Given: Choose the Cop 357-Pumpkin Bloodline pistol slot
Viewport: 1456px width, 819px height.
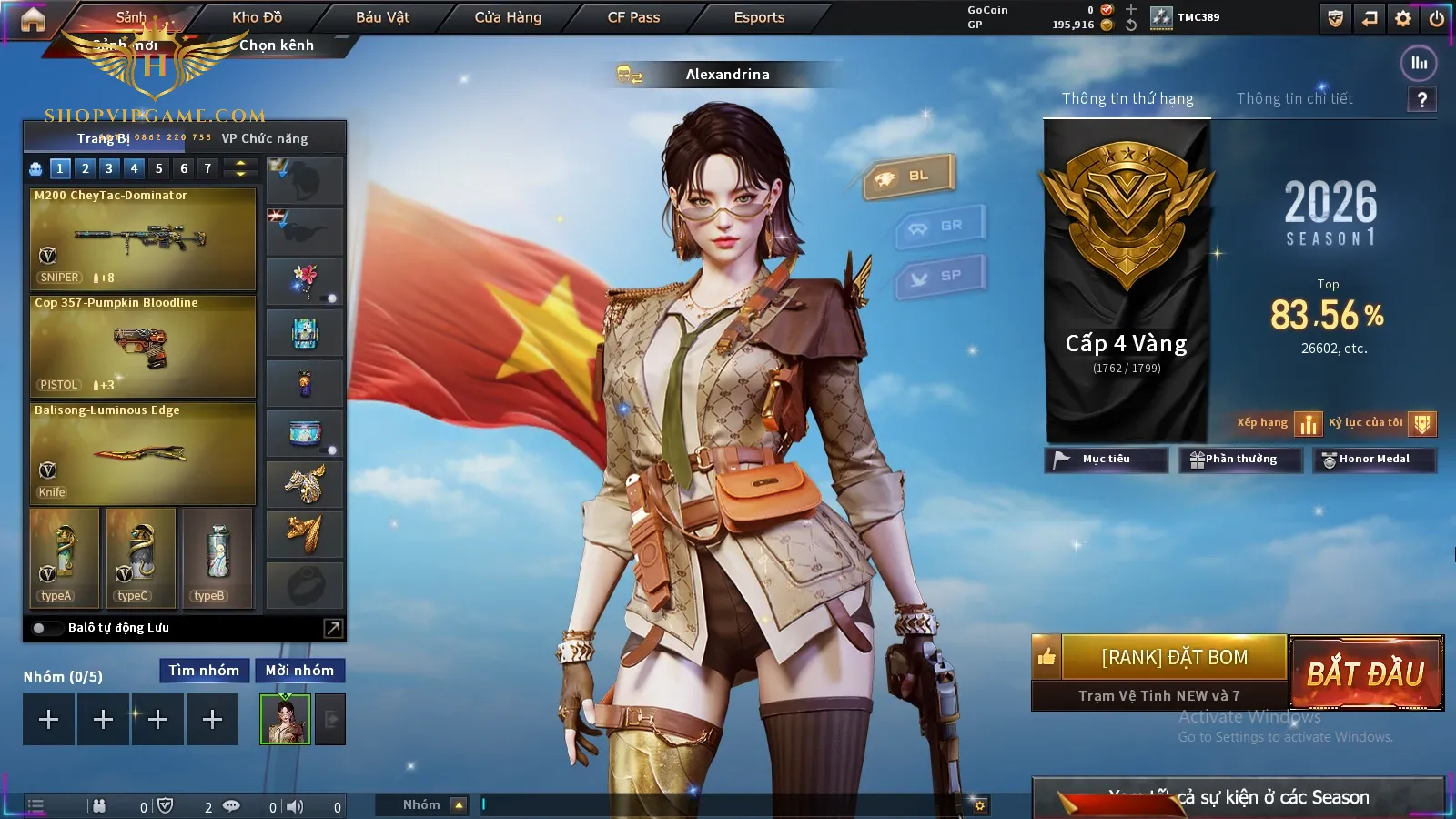Looking at the screenshot, I should click(x=143, y=346).
